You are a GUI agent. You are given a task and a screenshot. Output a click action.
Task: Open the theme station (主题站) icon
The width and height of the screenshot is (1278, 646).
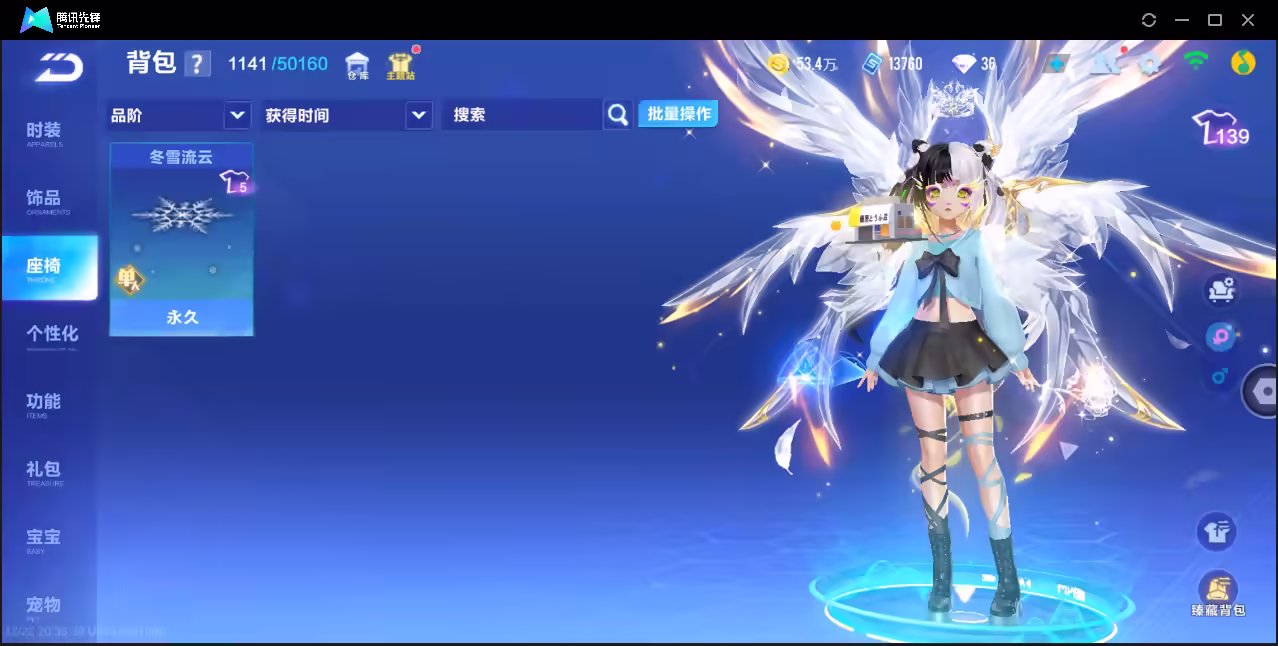click(400, 66)
